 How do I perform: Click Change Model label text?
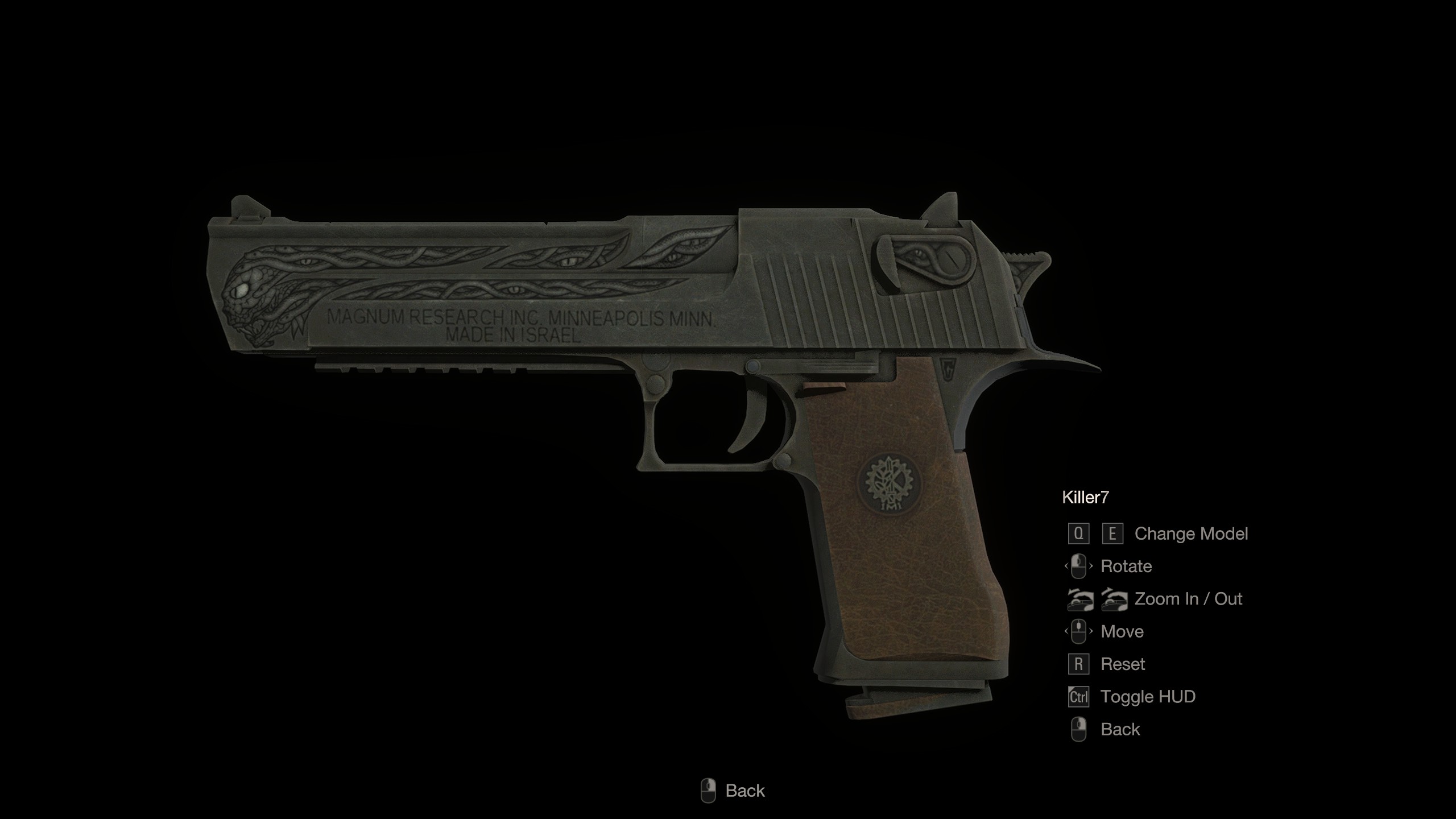1191,533
